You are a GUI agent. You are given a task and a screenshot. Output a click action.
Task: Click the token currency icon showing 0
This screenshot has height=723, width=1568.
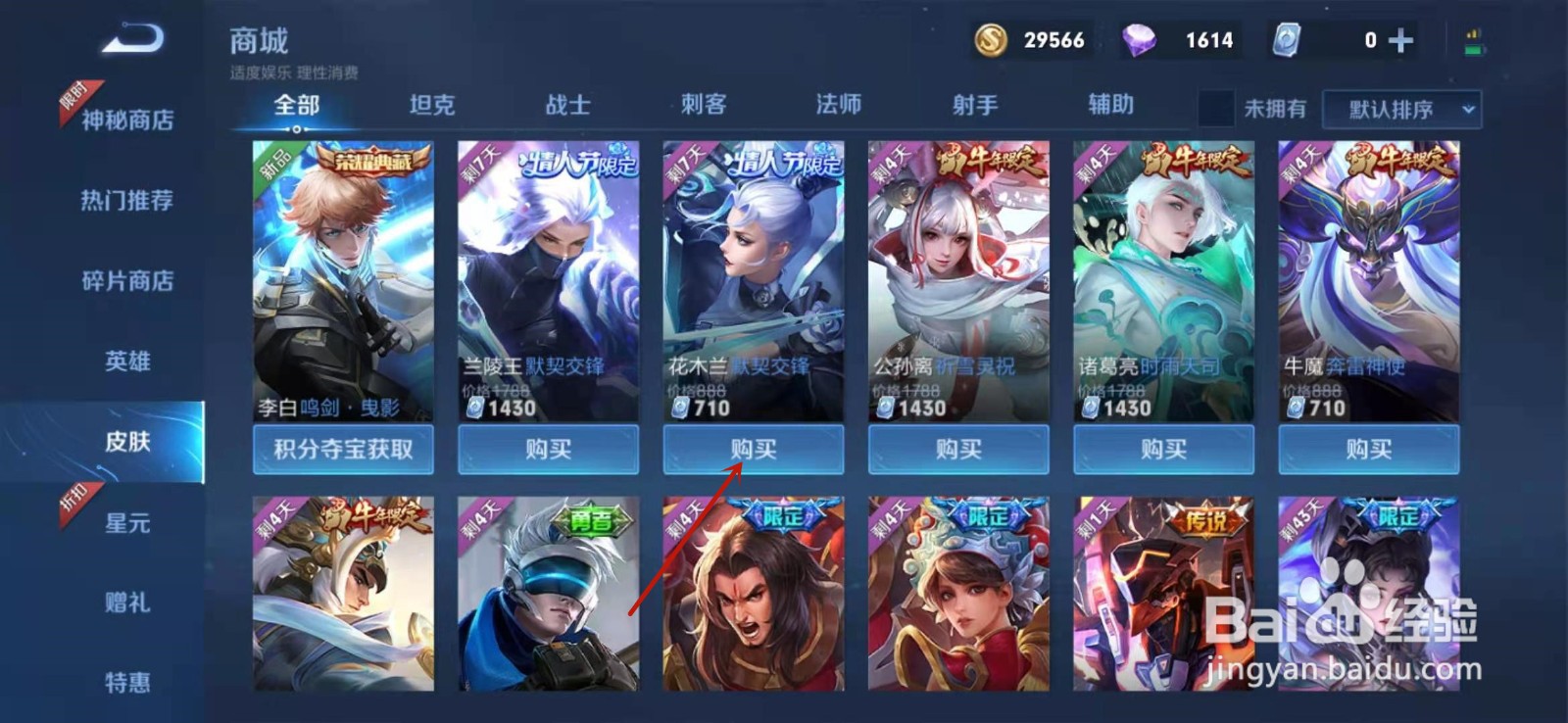coord(1285,40)
